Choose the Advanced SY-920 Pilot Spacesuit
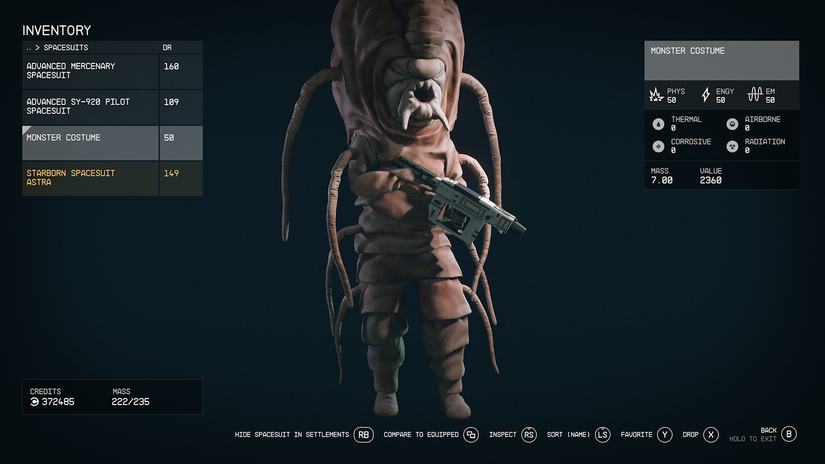Image resolution: width=825 pixels, height=464 pixels. tap(90, 107)
